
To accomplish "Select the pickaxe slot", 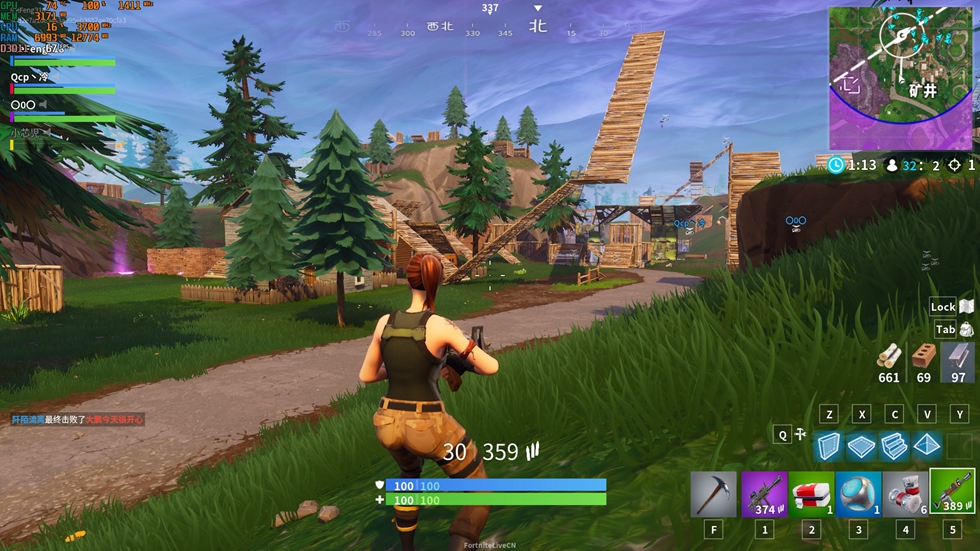I will 713,494.
